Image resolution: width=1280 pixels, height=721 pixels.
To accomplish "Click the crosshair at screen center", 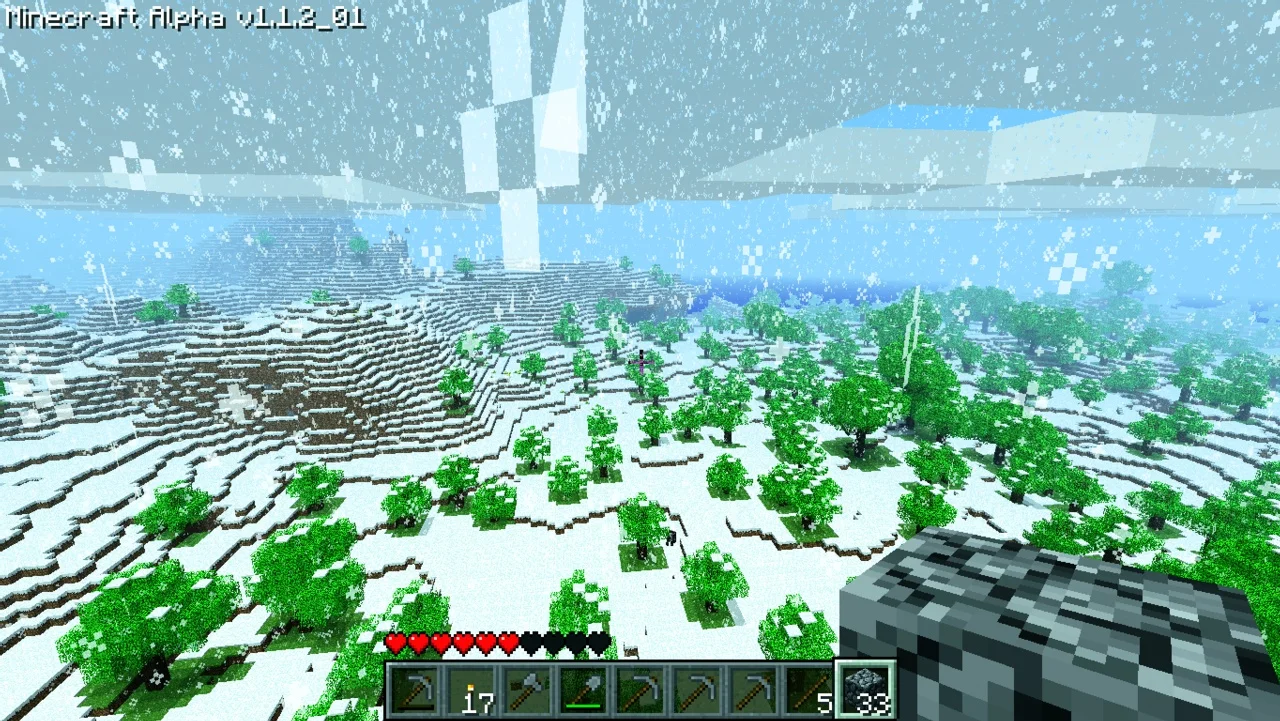I will (x=640, y=360).
